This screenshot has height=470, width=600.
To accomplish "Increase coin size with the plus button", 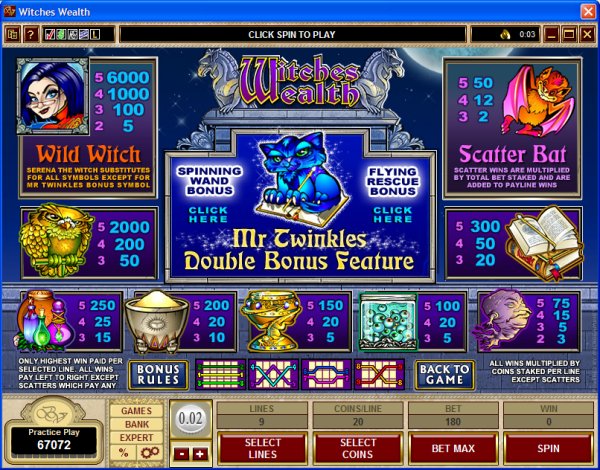I will pos(198,454).
